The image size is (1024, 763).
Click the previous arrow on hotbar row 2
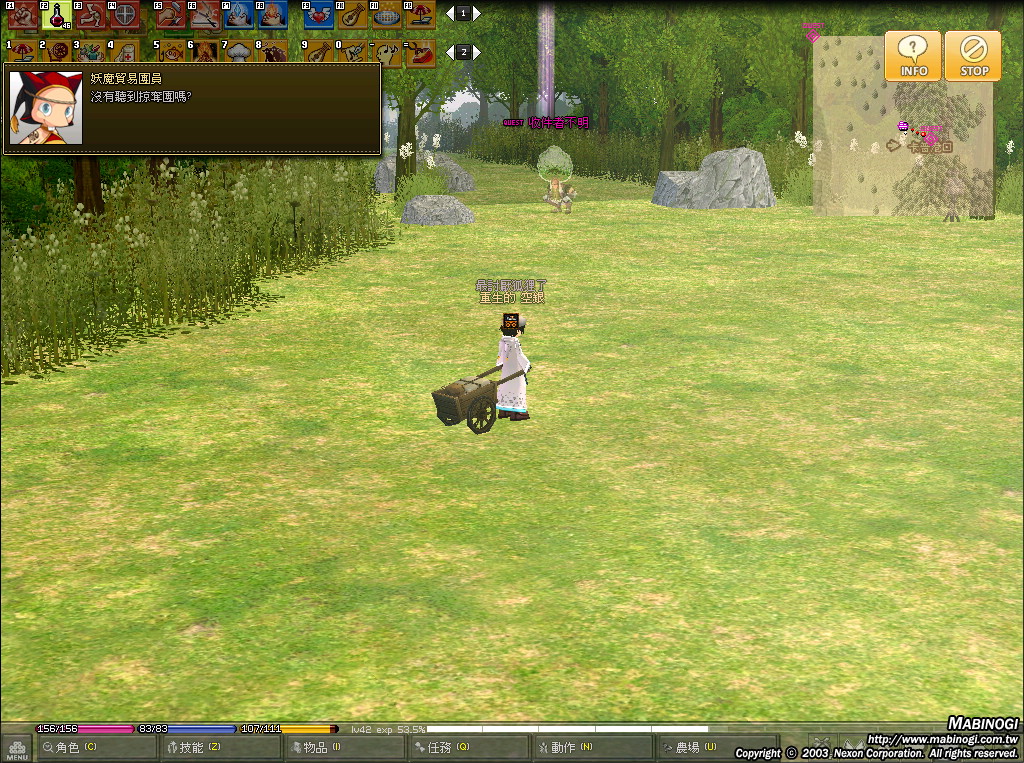(x=449, y=52)
